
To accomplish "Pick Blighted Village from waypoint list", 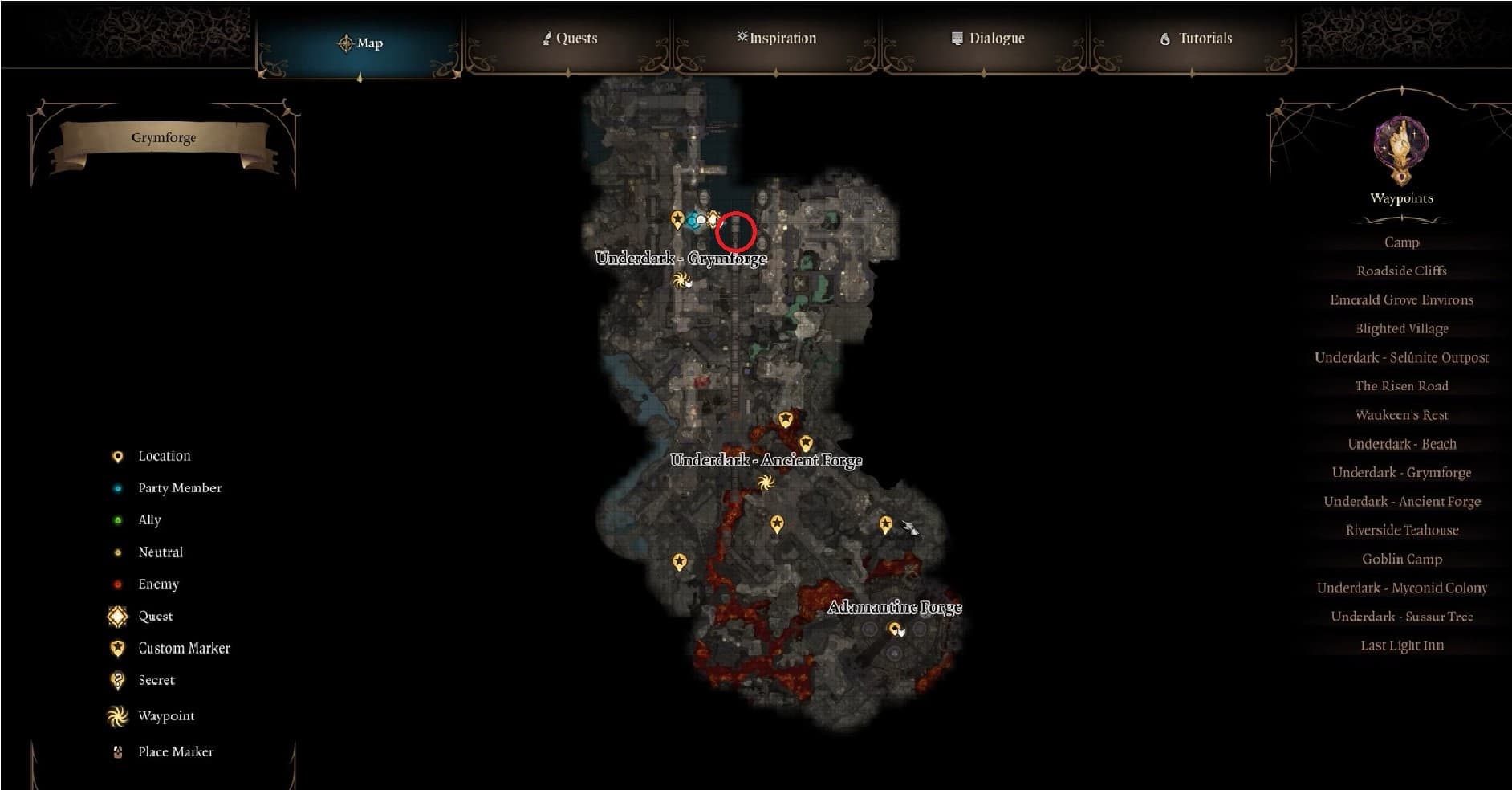I will (1401, 328).
